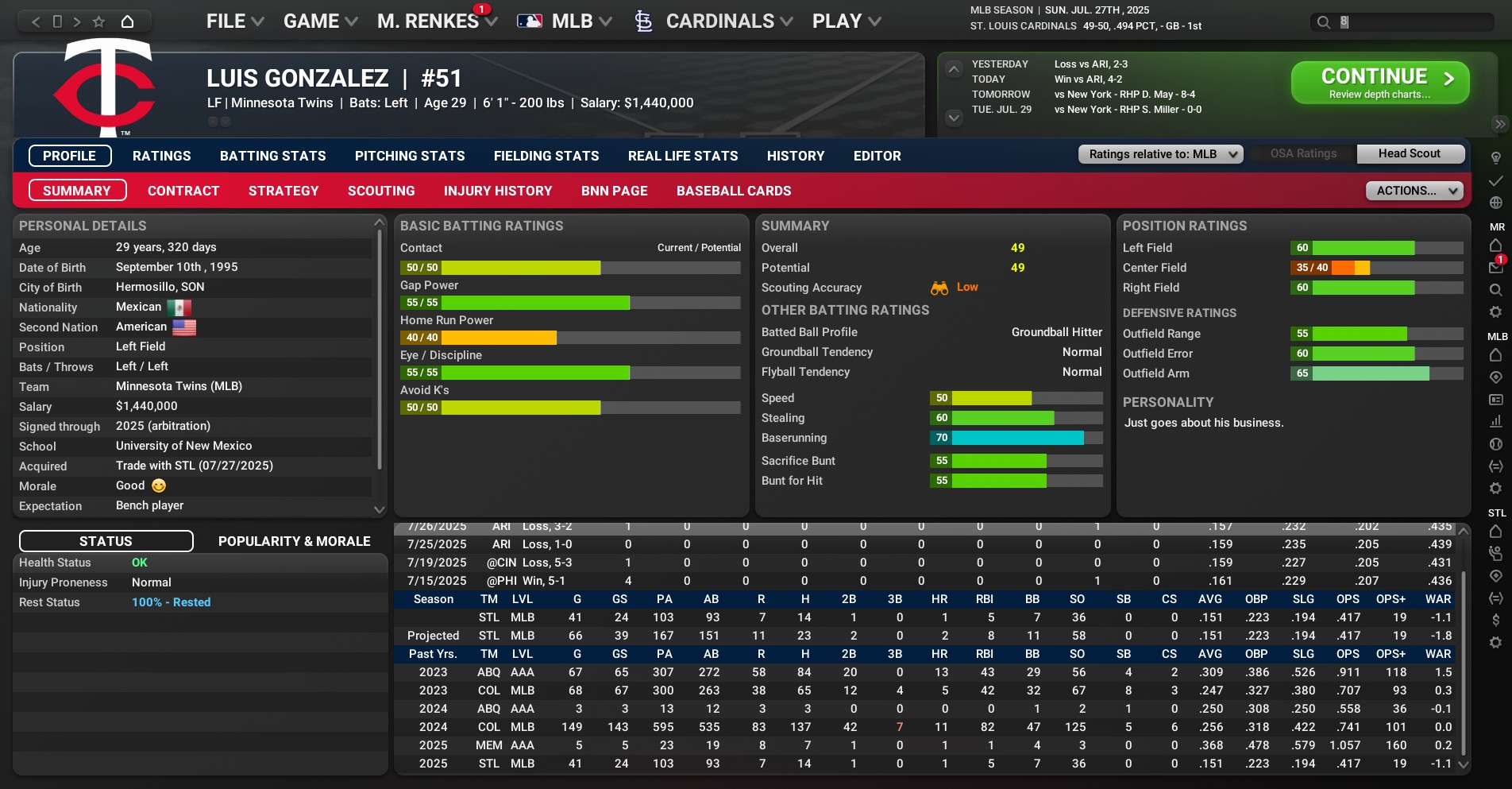Screen dimensions: 1512x789
Task: Open the Ratings relative to MLB dropdown
Action: [x=1160, y=154]
